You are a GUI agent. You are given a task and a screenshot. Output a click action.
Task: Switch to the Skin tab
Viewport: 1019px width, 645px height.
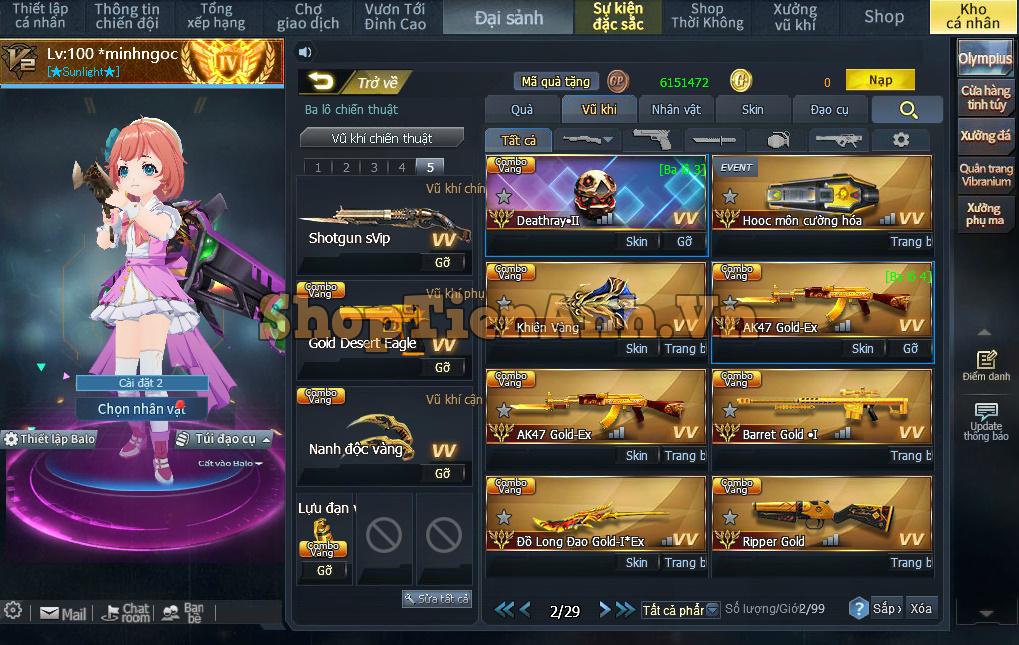pos(752,109)
